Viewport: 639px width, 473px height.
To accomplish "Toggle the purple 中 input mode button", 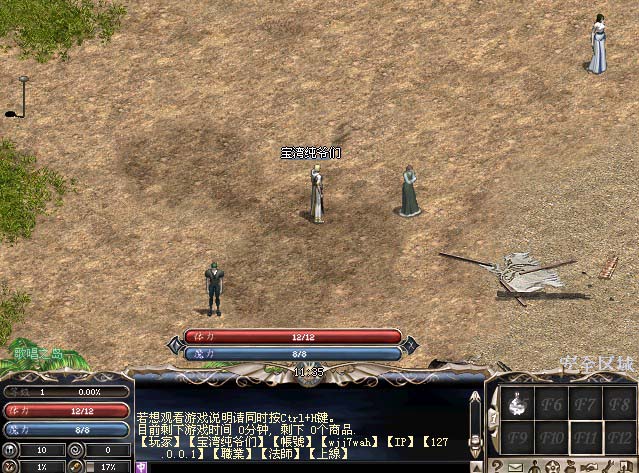I will (141, 466).
